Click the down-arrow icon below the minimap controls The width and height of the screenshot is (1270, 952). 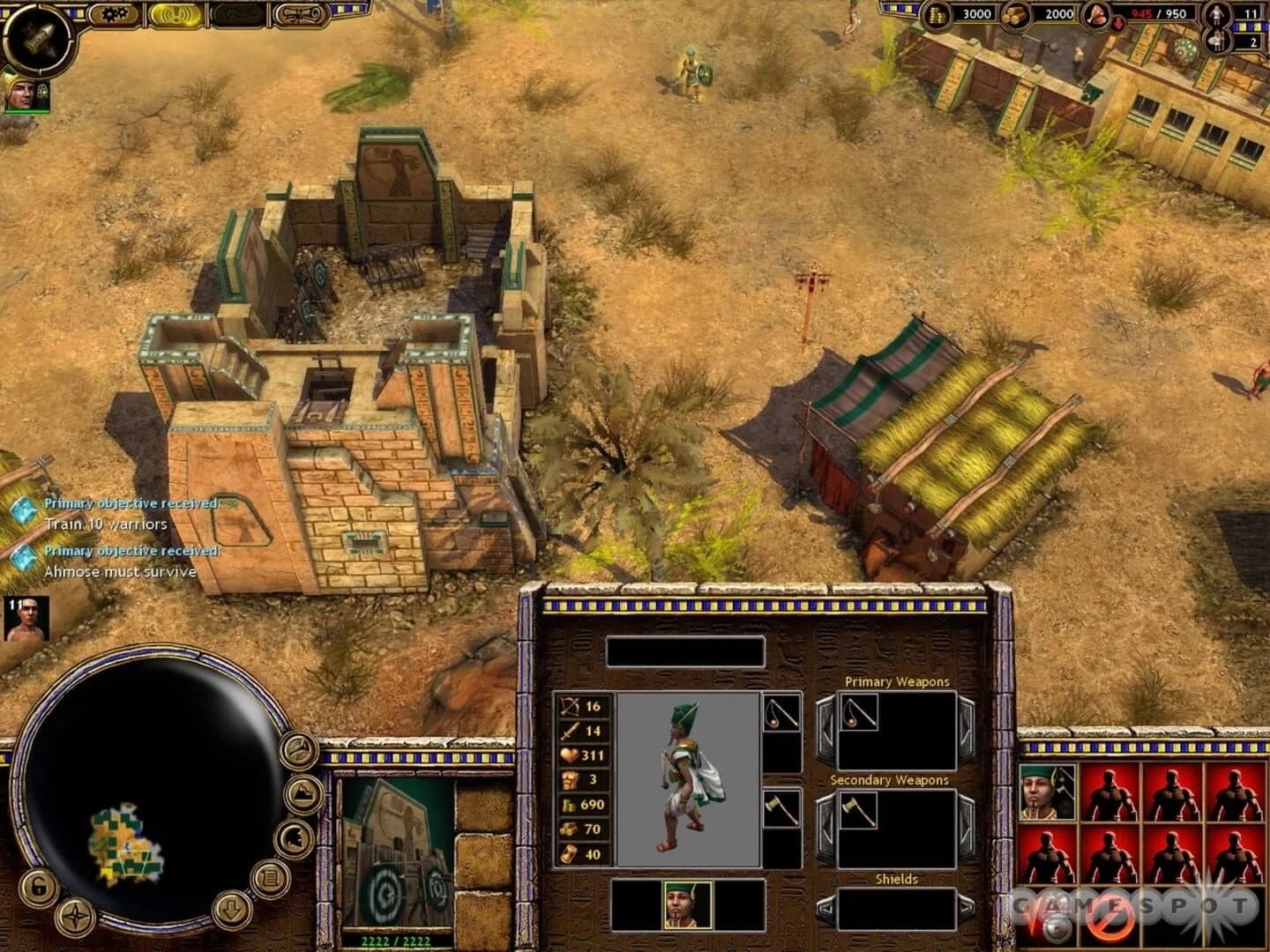pyautogui.click(x=231, y=911)
